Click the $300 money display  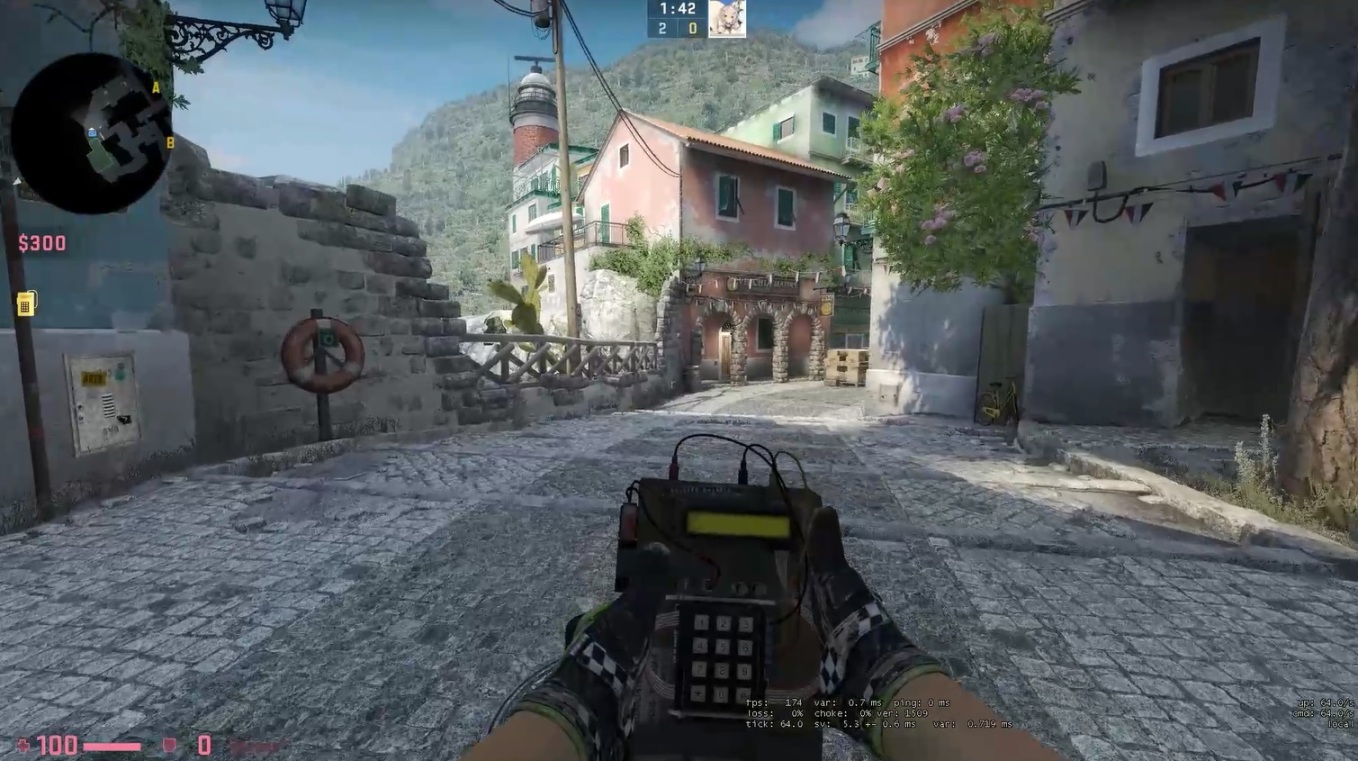(x=42, y=243)
